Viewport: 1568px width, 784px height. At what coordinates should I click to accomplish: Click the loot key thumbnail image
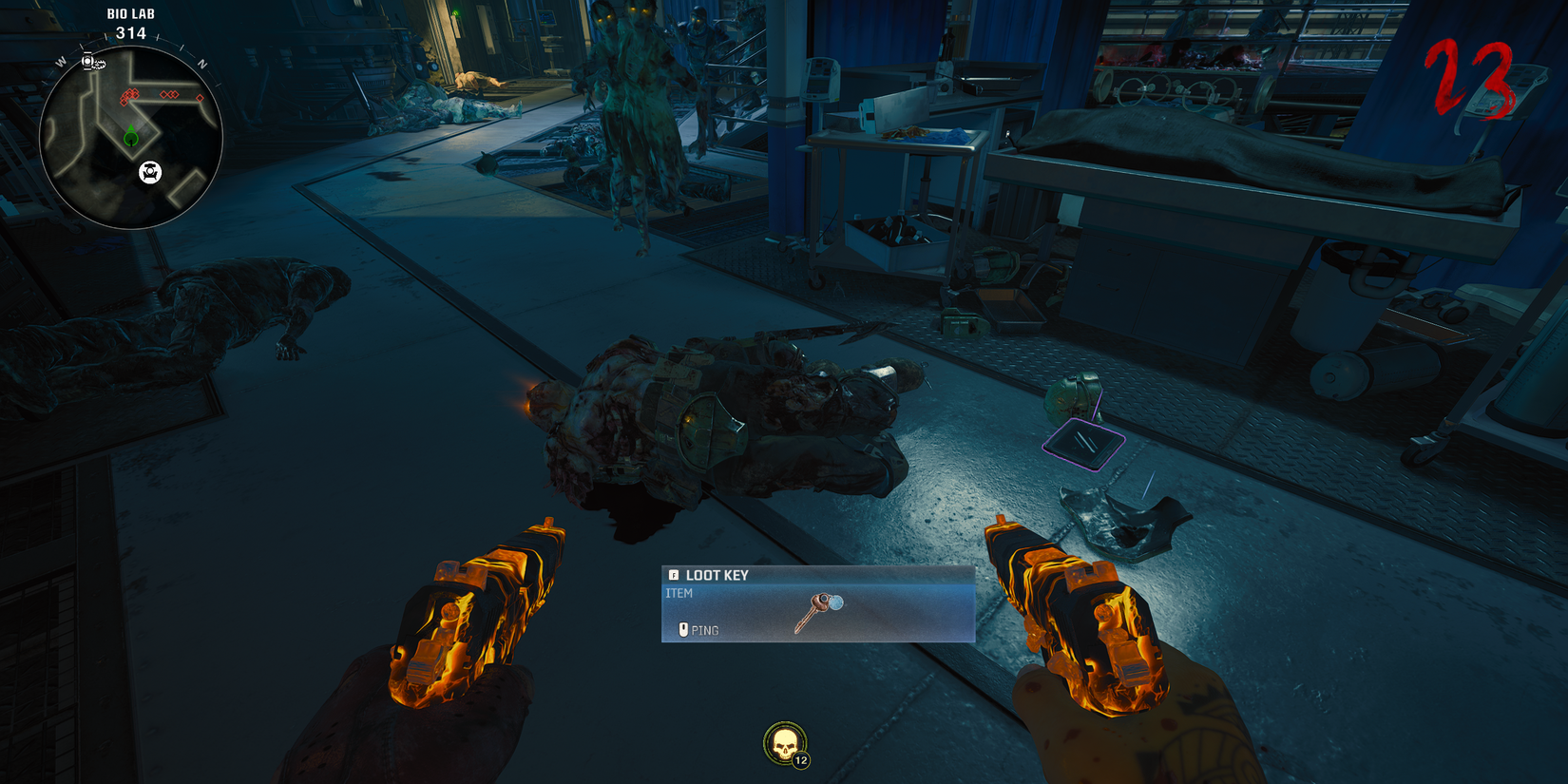[819, 610]
